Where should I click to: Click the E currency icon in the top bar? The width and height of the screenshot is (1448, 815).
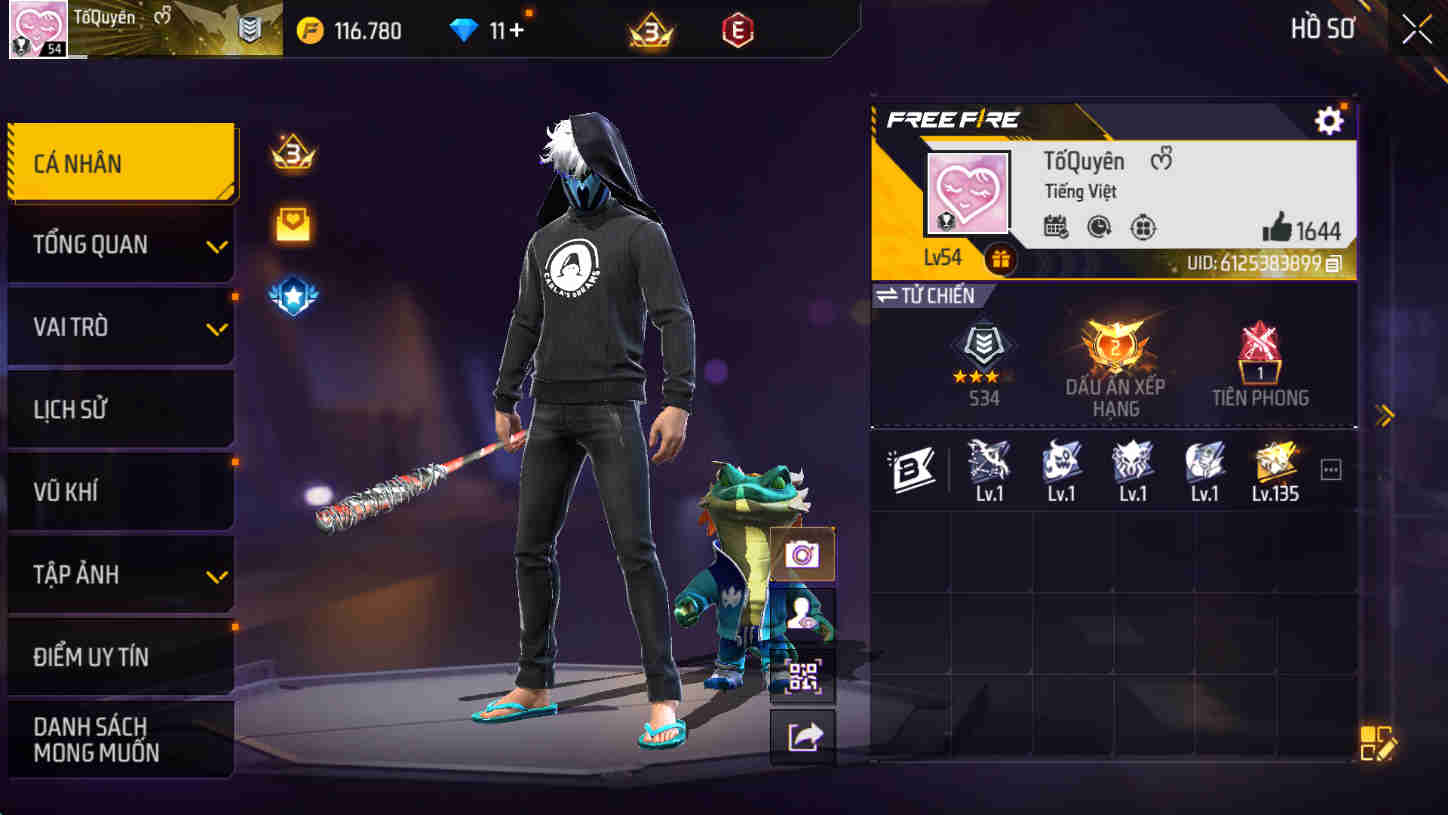tap(737, 30)
